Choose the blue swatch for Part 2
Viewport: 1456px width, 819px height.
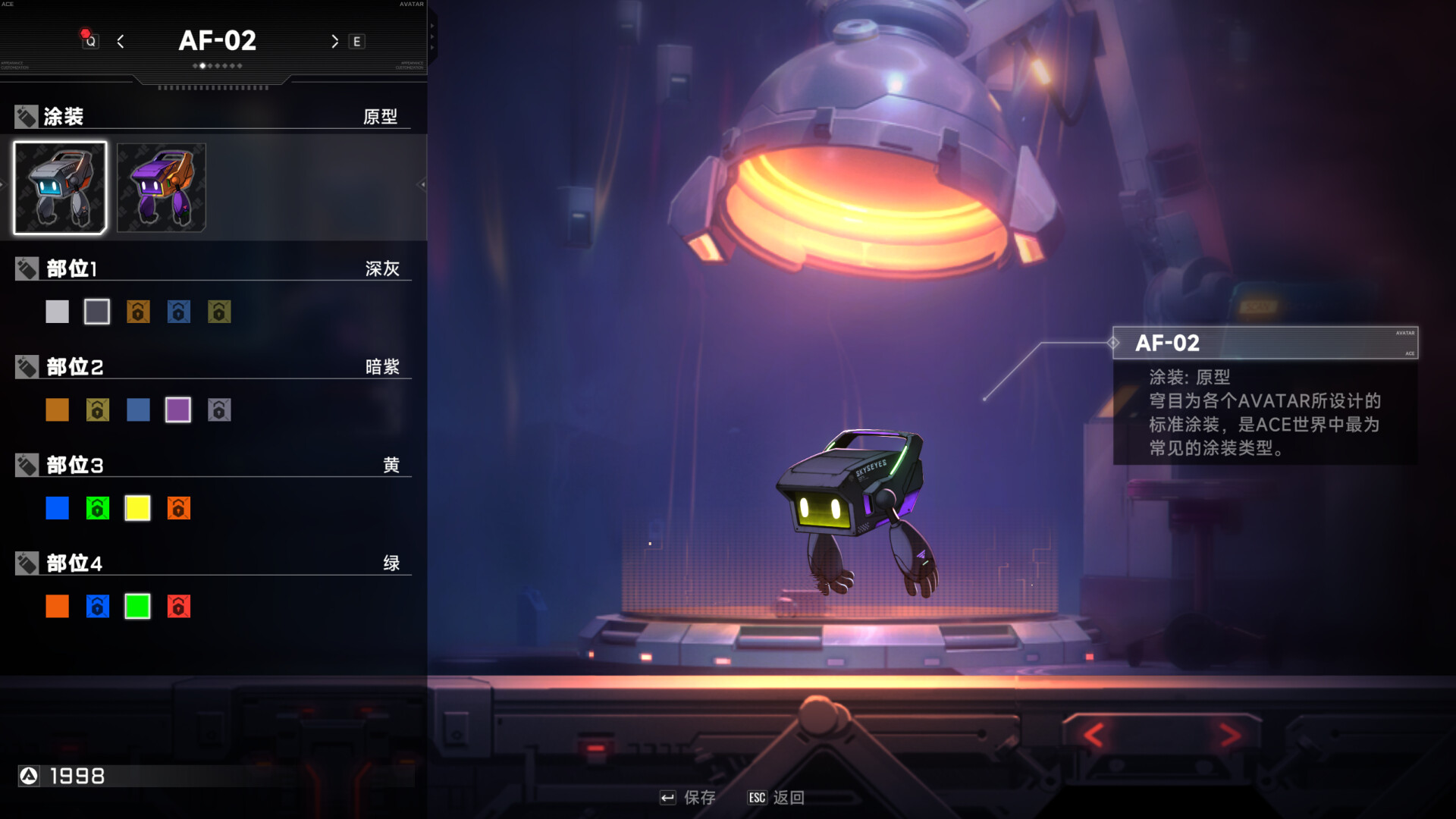click(138, 410)
